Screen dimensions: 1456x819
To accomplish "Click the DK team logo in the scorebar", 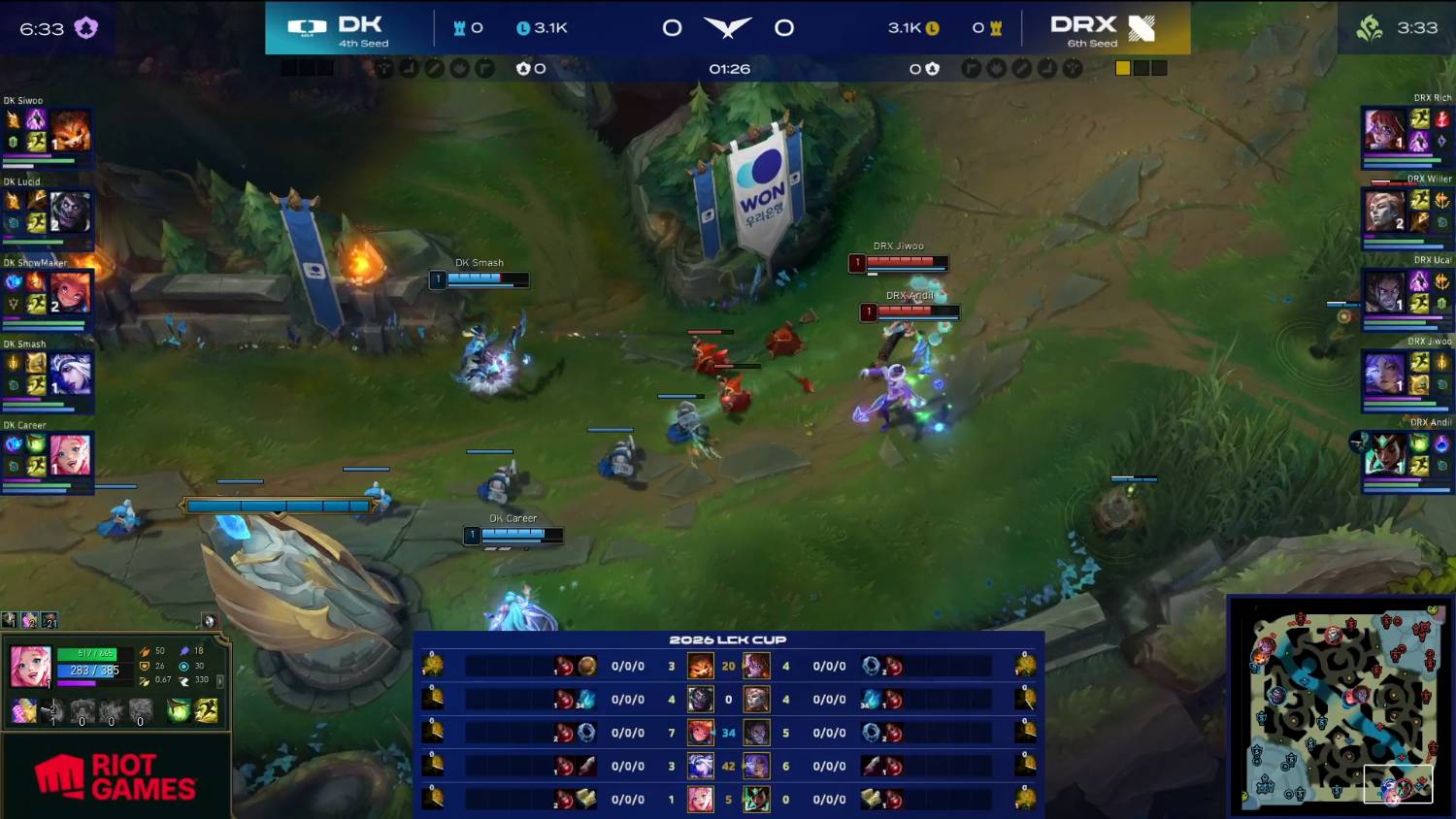I will coord(307,27).
